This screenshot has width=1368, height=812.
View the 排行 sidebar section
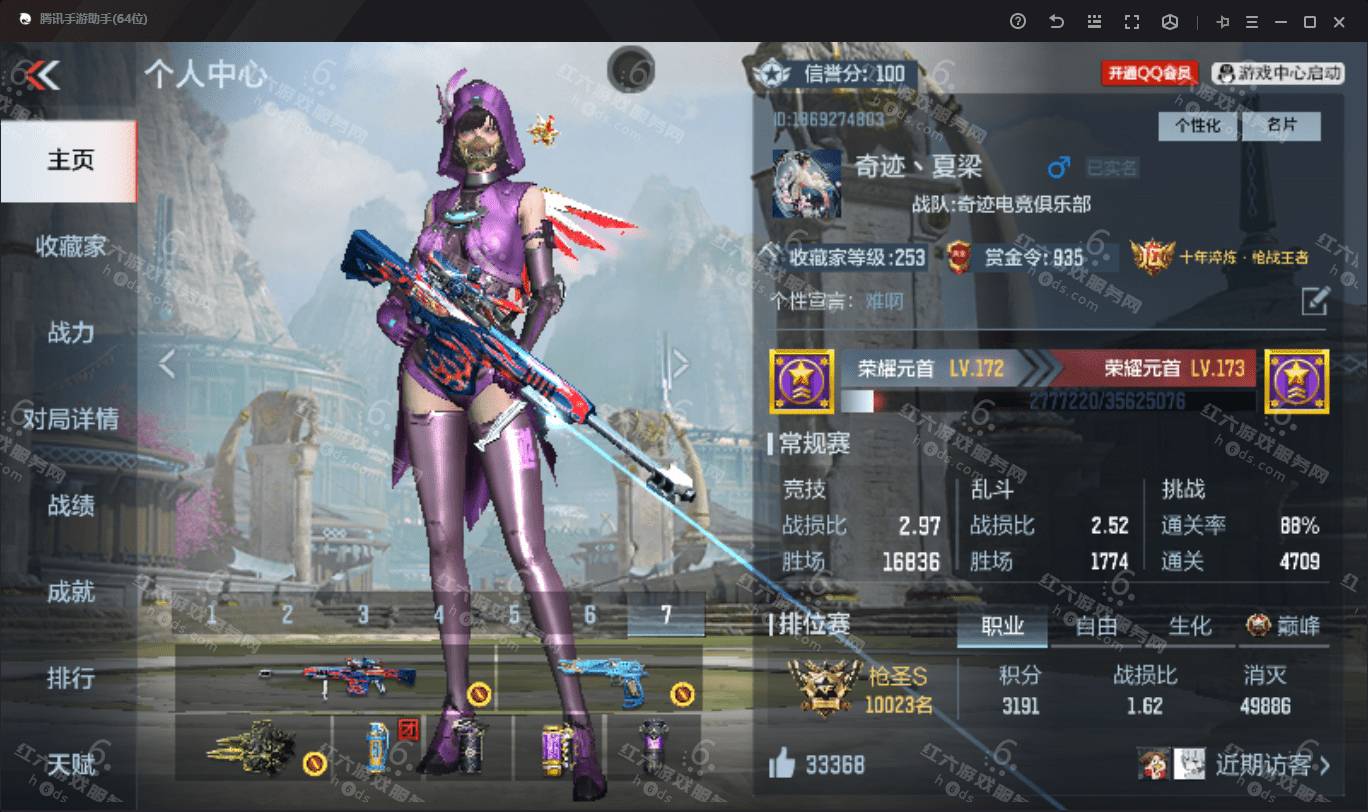[70, 679]
